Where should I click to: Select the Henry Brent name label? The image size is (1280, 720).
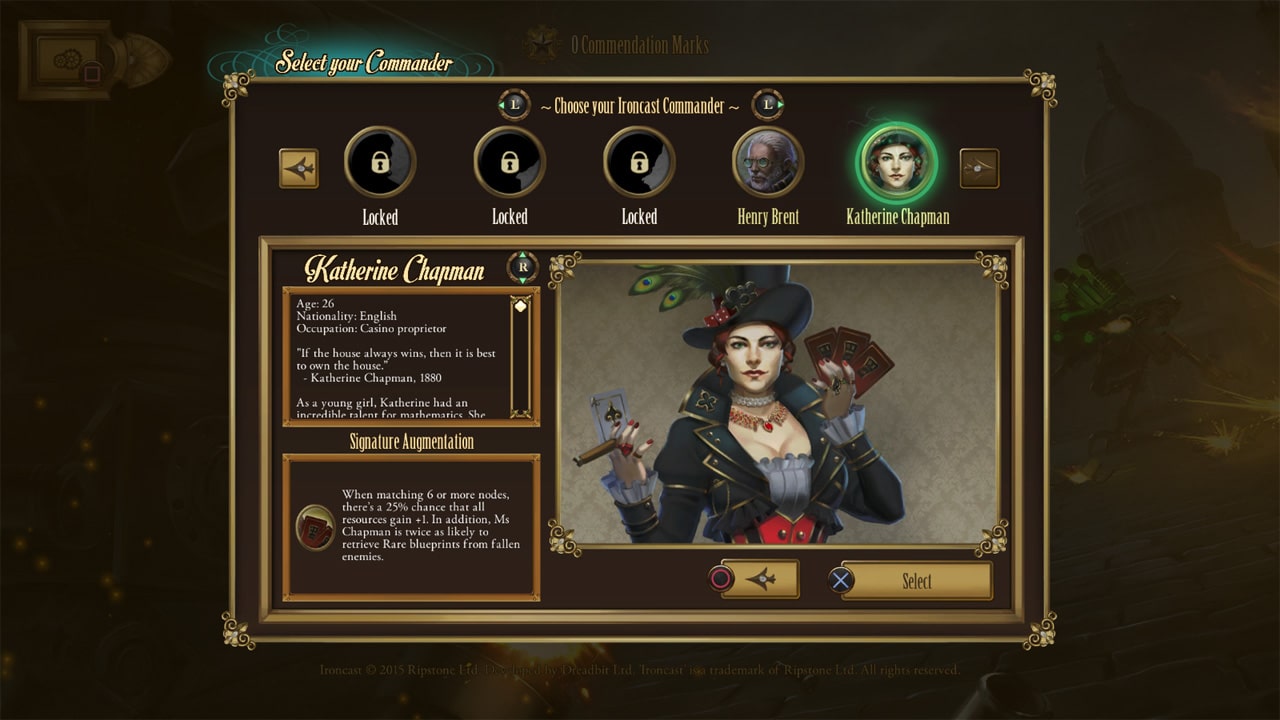[x=768, y=216]
